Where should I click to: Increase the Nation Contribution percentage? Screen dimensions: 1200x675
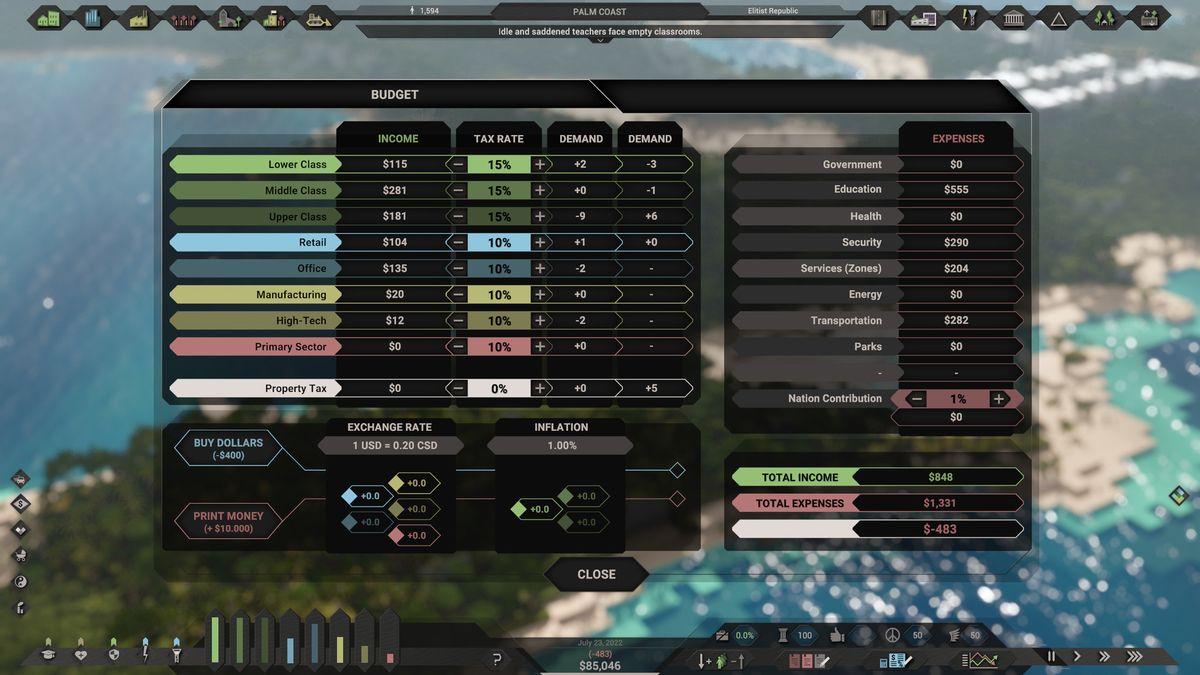[997, 398]
